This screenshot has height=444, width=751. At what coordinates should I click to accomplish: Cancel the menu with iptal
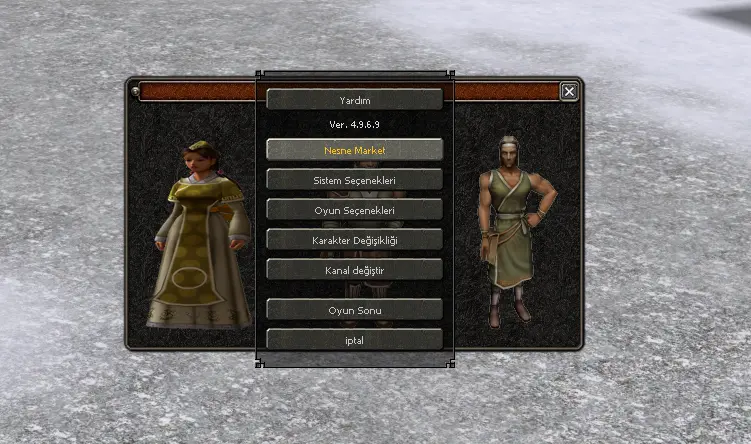tap(354, 340)
